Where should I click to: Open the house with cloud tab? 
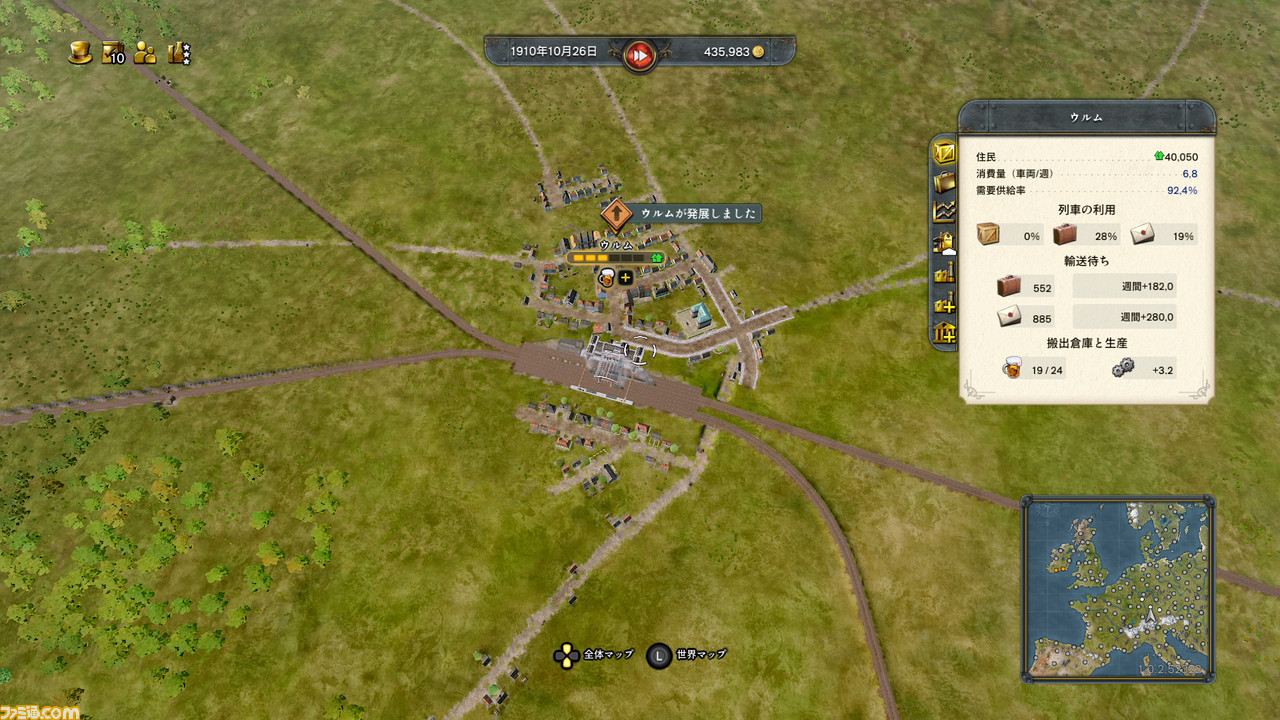click(x=944, y=241)
